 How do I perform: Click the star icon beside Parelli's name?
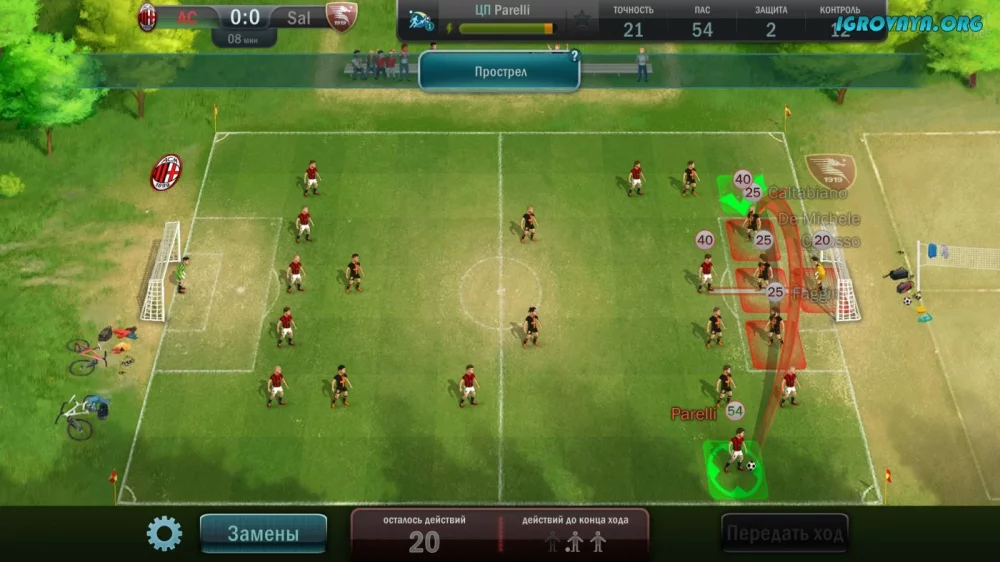580,21
